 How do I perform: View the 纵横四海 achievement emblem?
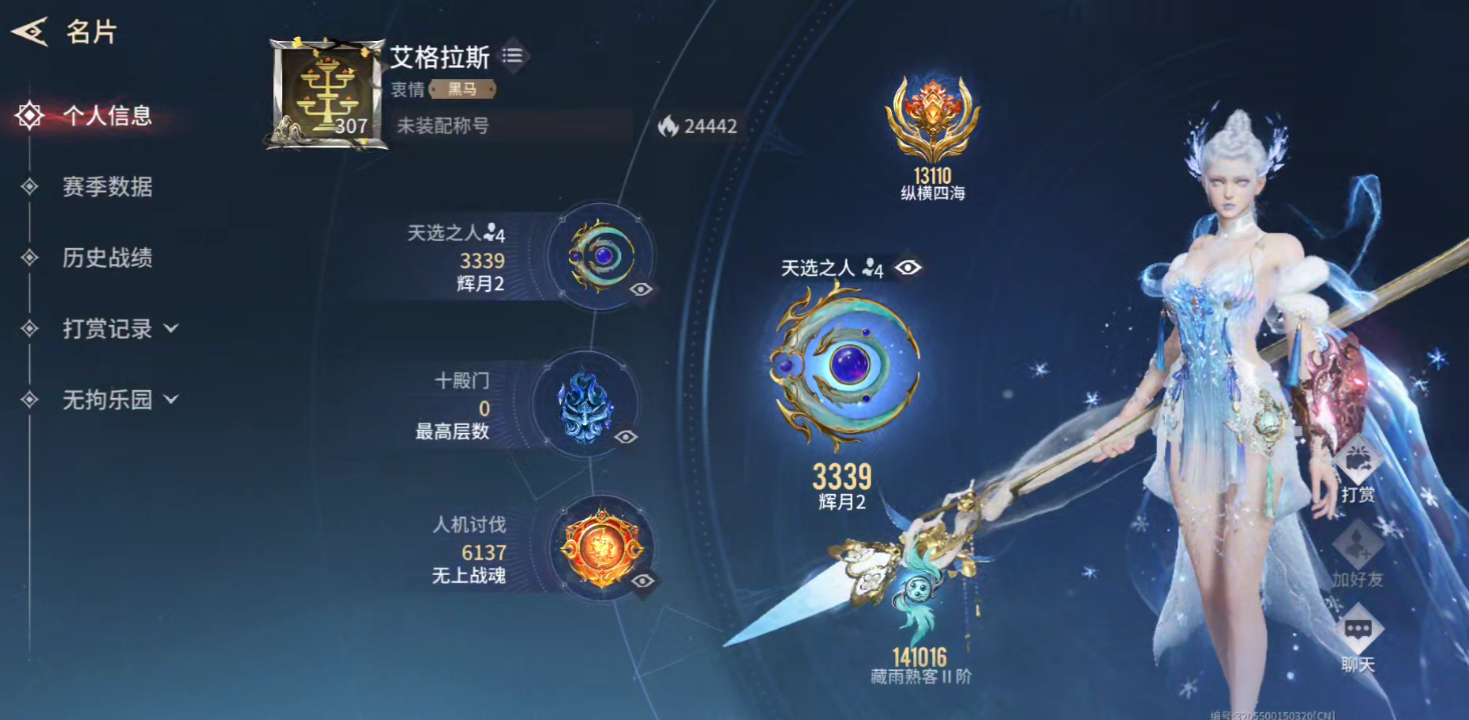931,121
